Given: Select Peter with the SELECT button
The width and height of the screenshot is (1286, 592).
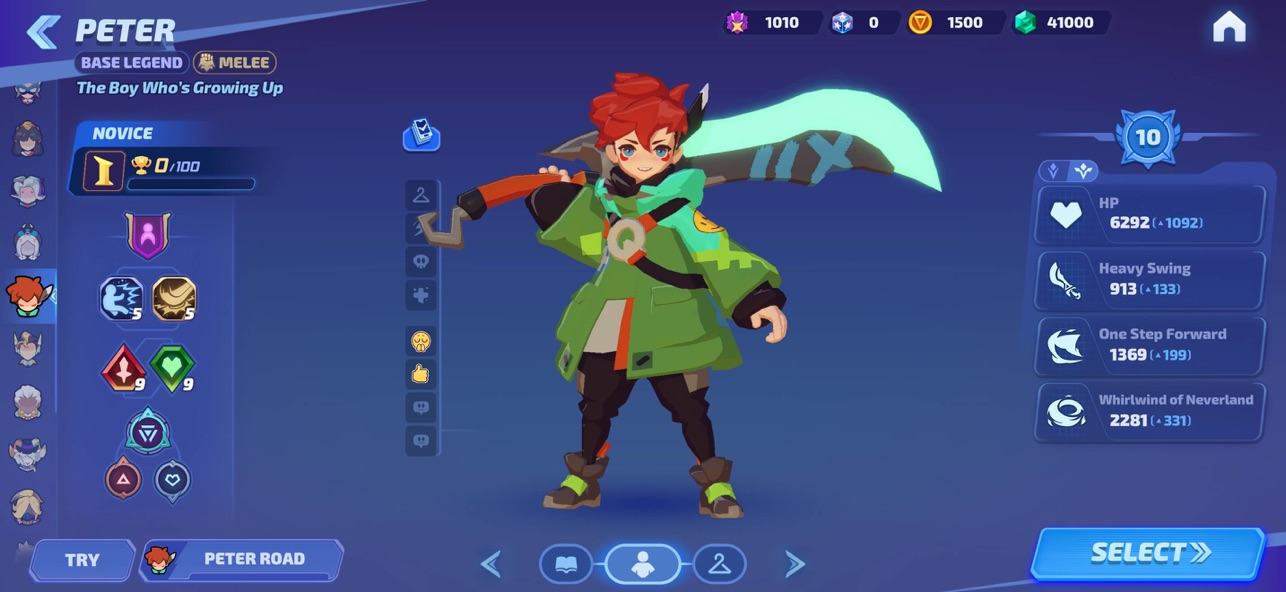Looking at the screenshot, I should [x=1149, y=553].
